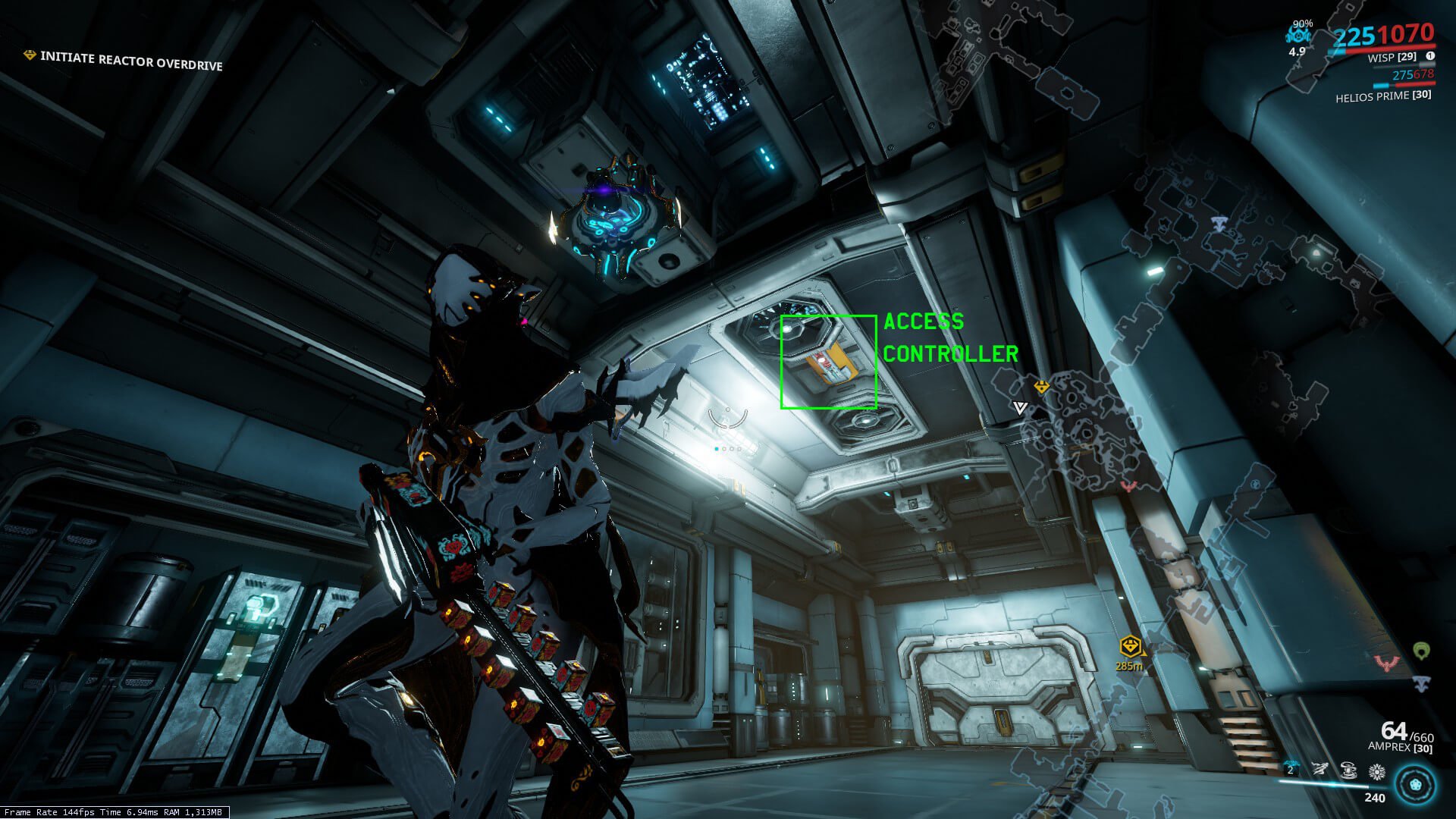Click the green Access Controller target box
Image resolution: width=1456 pixels, height=819 pixels.
828,362
